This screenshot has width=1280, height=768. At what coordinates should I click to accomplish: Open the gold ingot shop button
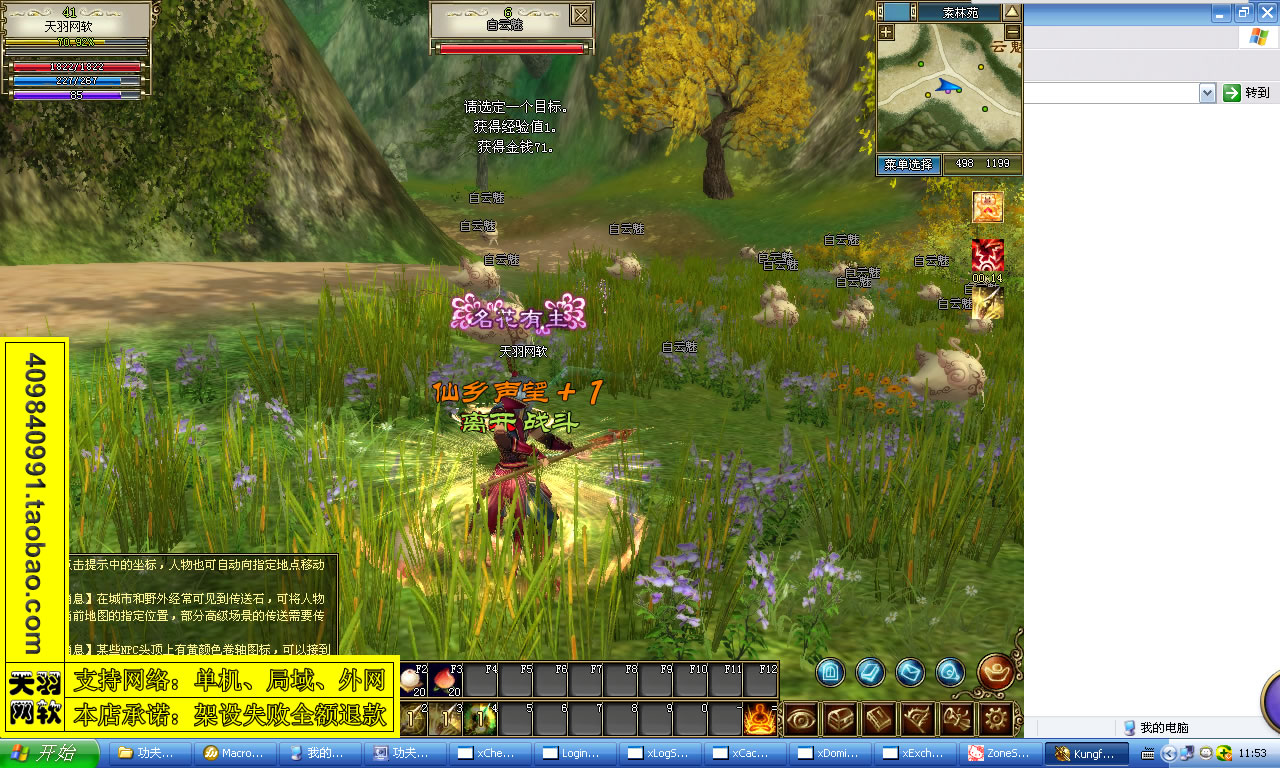tap(996, 672)
